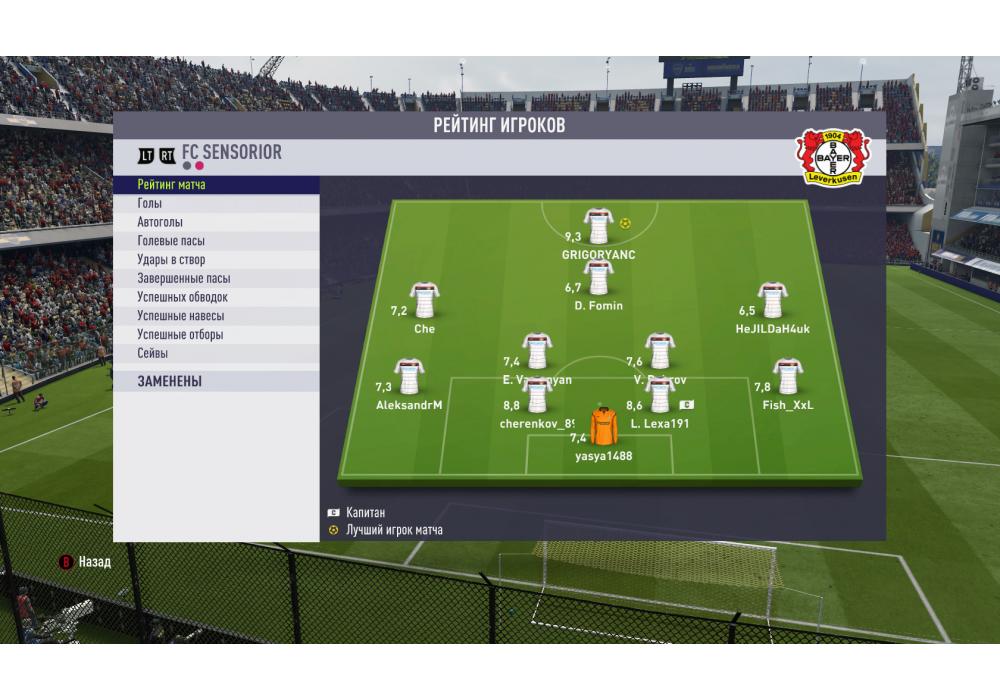Open the Сейвы stat entry
The height and width of the screenshot is (700, 1000).
click(x=216, y=354)
